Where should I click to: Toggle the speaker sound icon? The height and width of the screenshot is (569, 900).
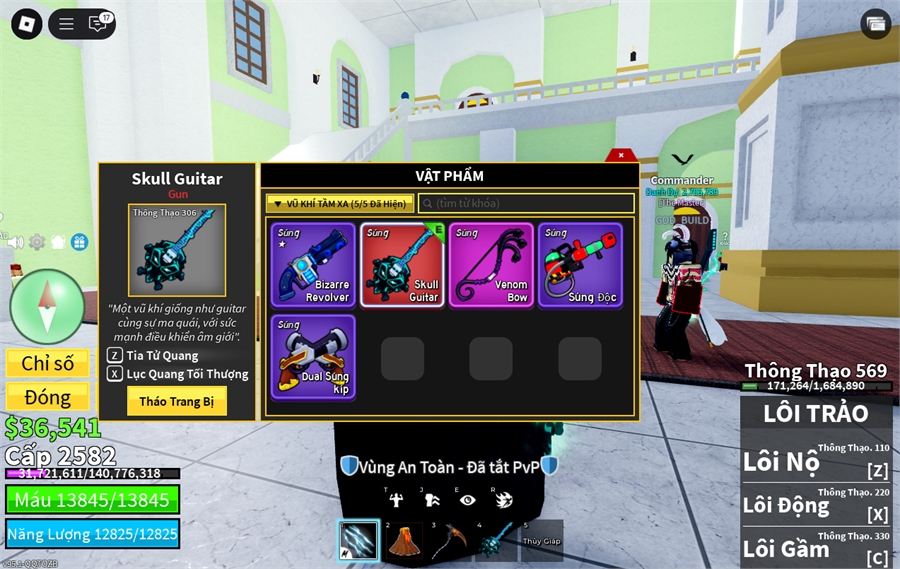tap(15, 242)
